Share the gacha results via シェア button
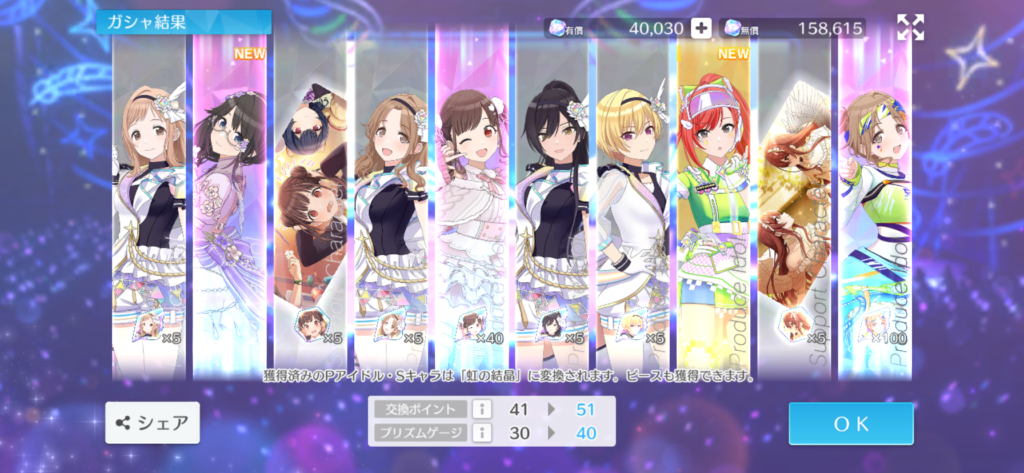Image resolution: width=1024 pixels, height=473 pixels. tap(152, 423)
